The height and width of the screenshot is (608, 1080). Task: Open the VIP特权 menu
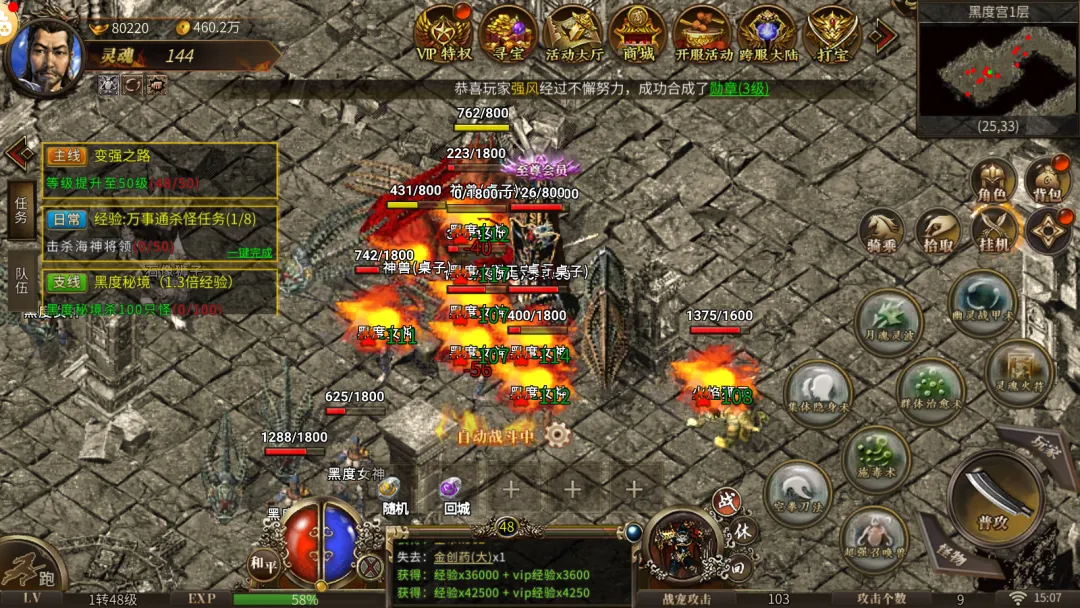[443, 34]
